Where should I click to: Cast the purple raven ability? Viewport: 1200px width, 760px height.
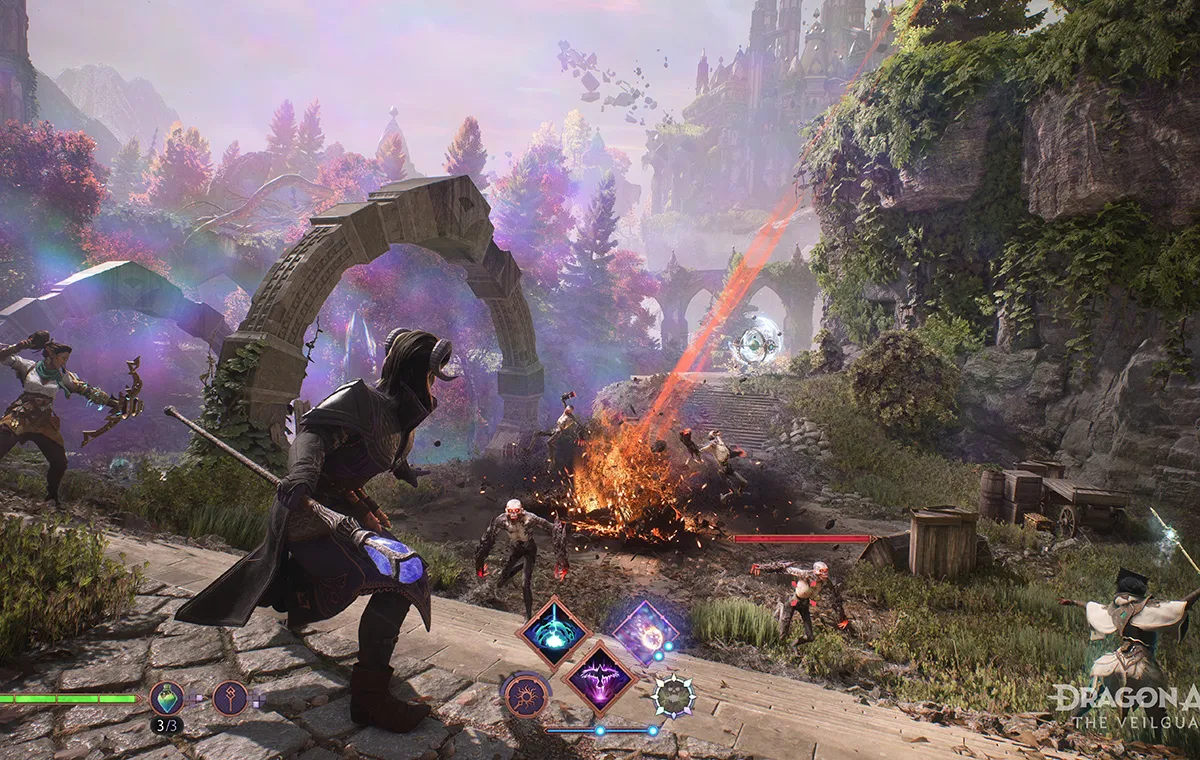point(600,678)
